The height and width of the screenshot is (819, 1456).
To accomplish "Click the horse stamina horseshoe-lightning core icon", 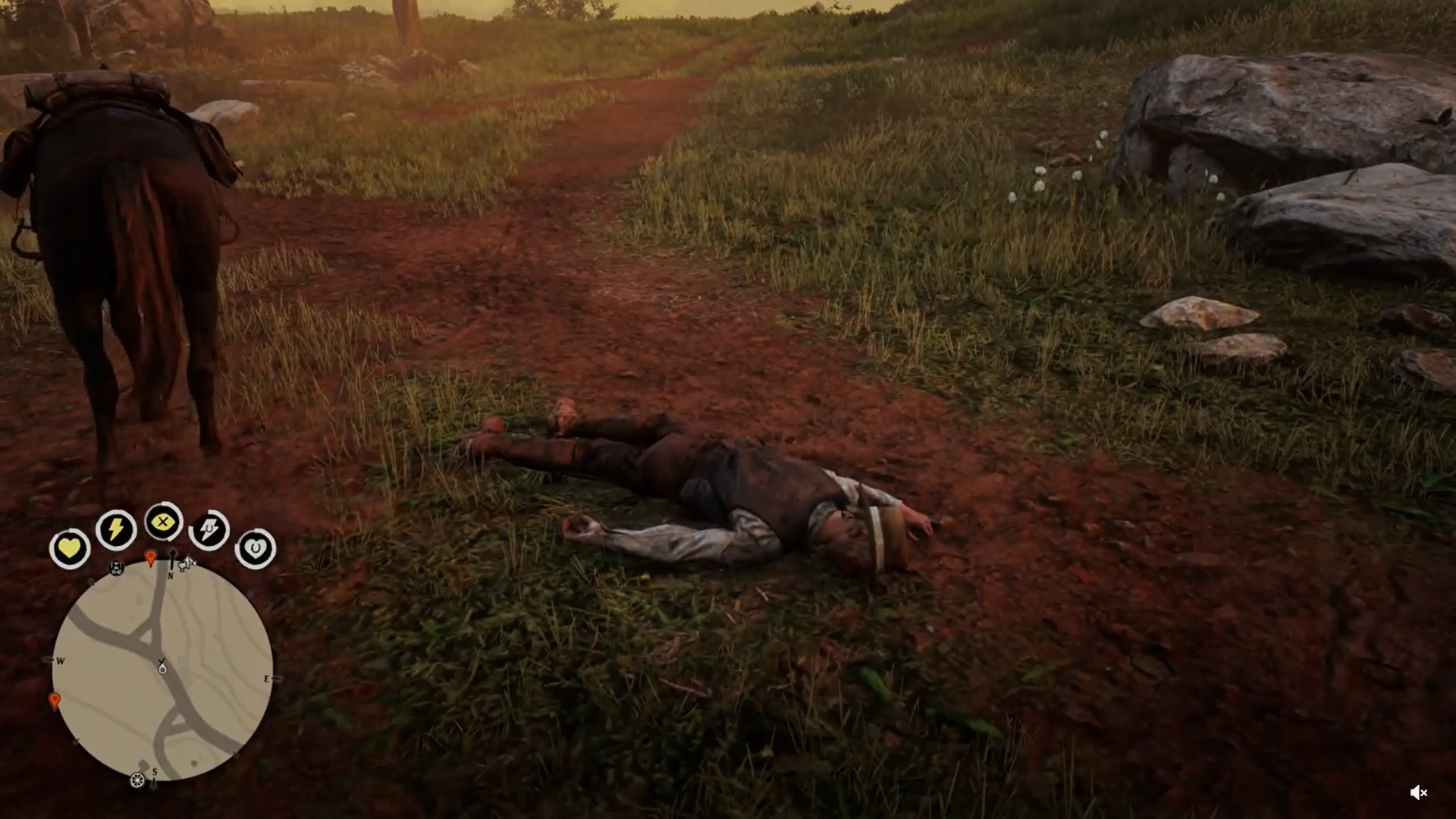I will [209, 529].
